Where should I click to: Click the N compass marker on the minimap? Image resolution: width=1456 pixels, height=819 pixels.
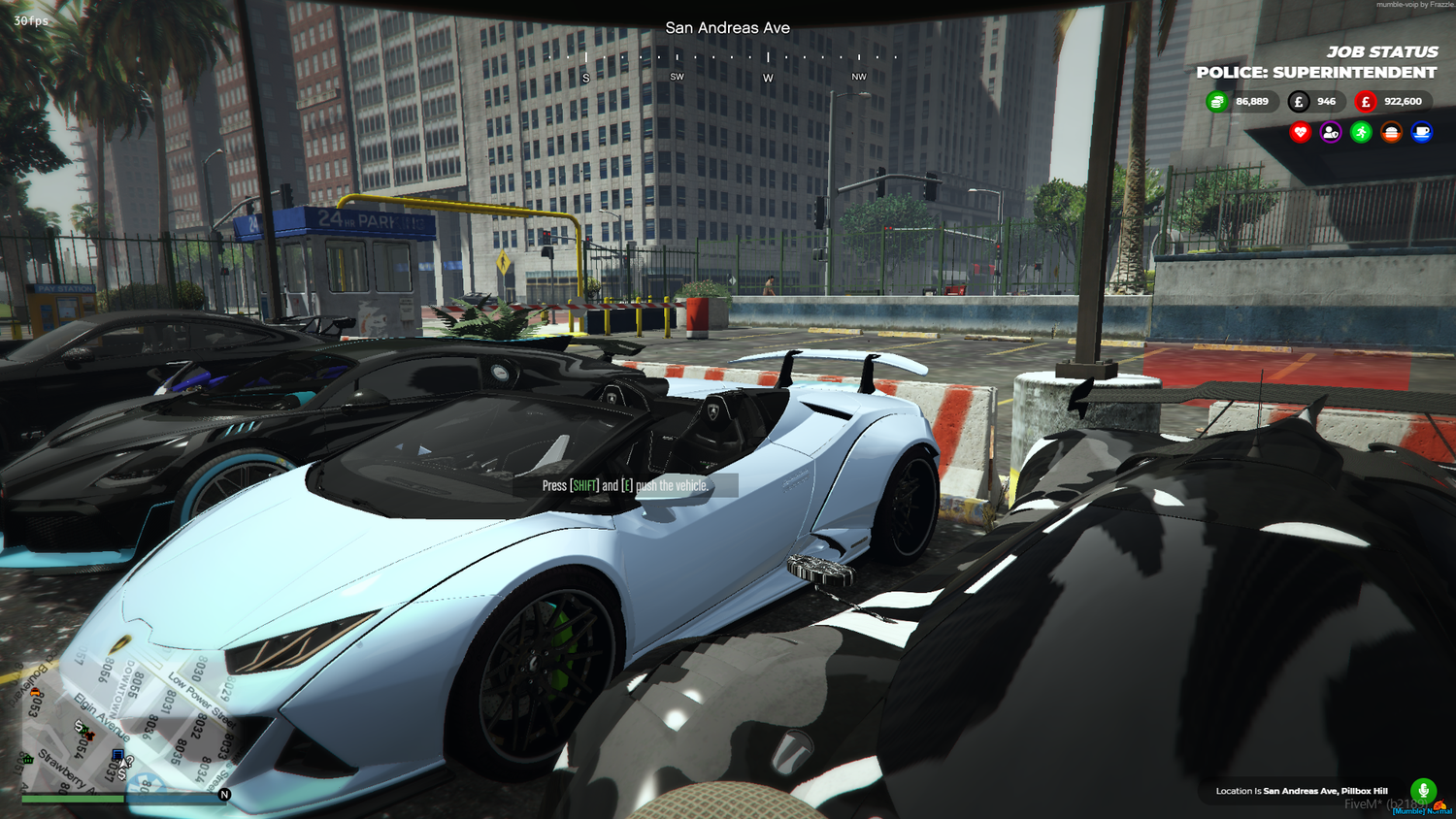click(225, 794)
